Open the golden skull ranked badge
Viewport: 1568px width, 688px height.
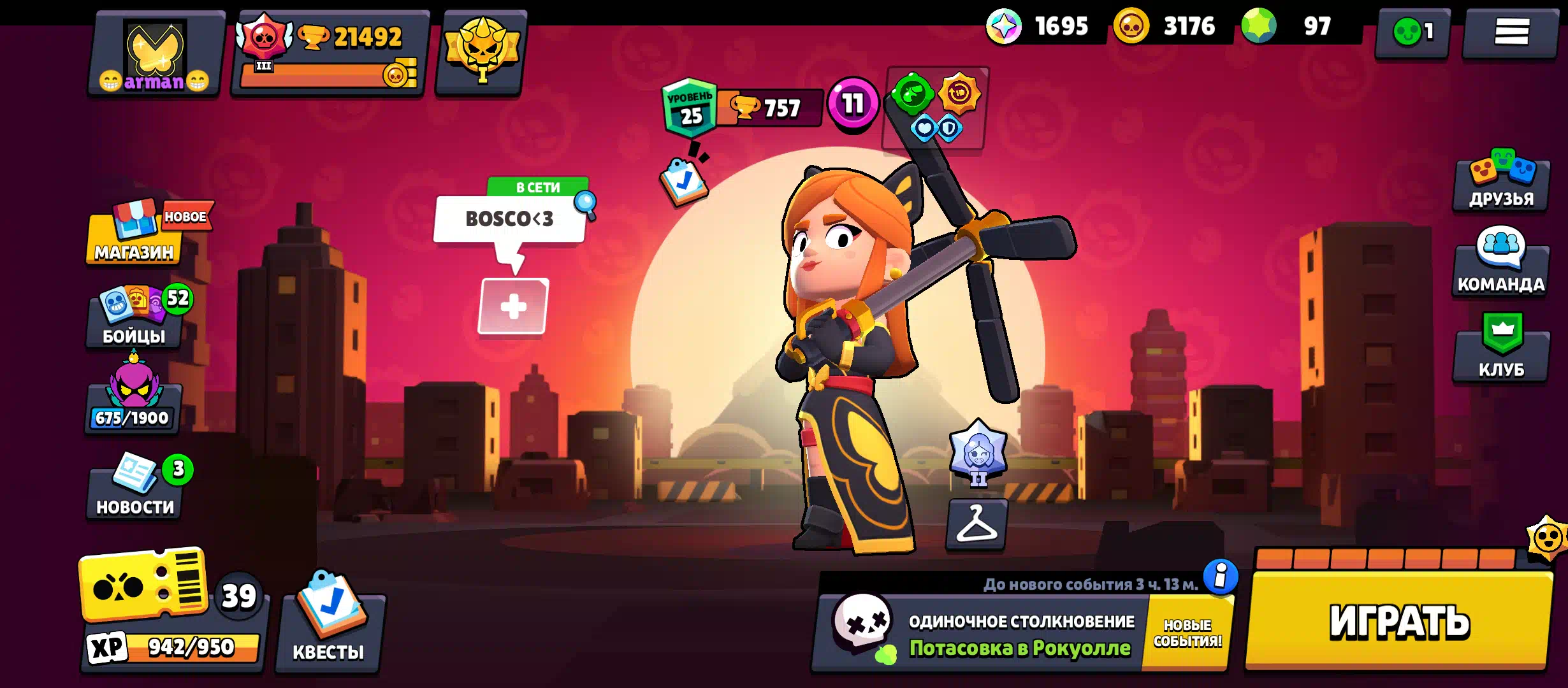coord(483,52)
